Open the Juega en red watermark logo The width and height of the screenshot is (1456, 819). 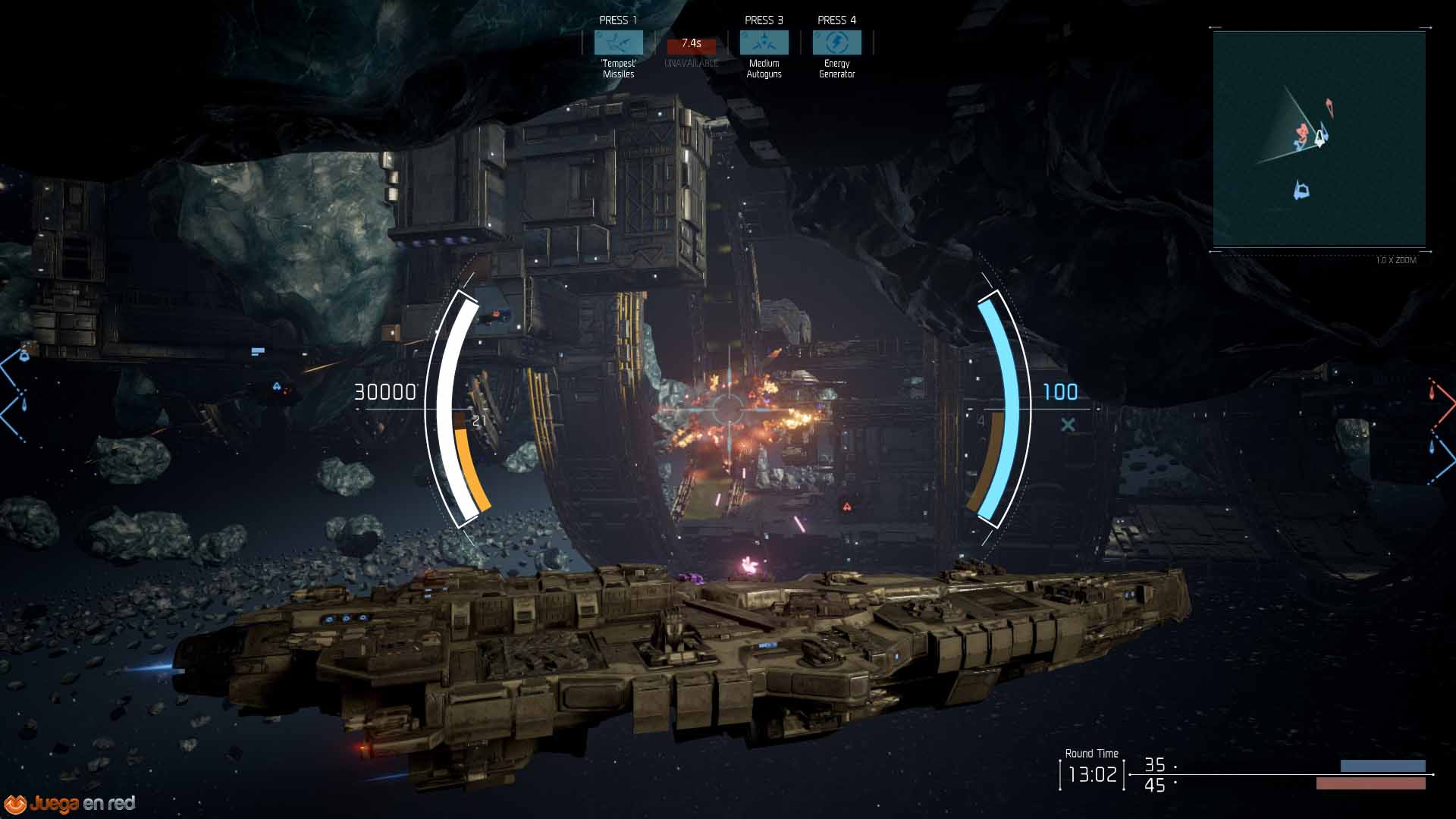point(71,803)
